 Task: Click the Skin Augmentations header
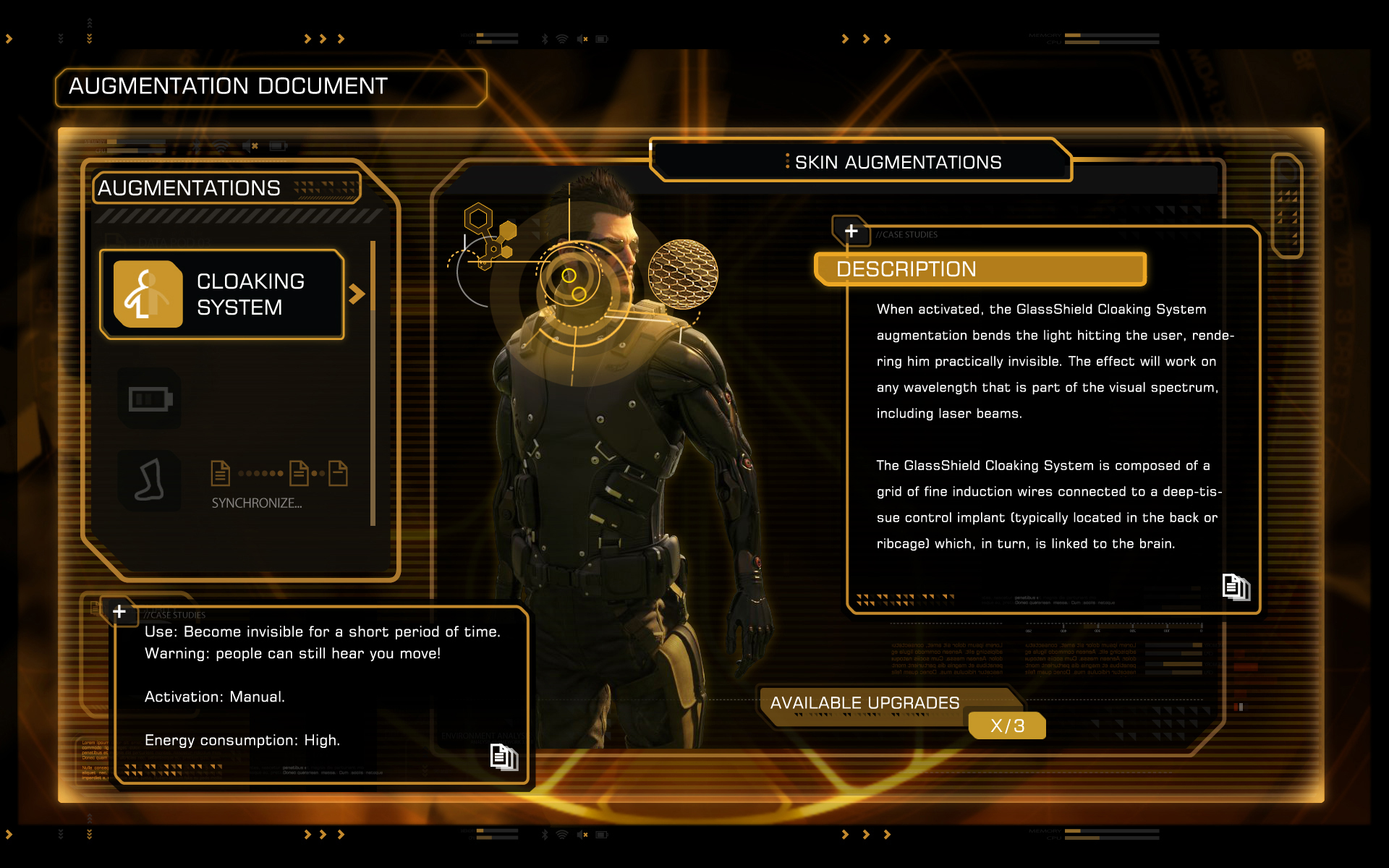pyautogui.click(x=897, y=162)
